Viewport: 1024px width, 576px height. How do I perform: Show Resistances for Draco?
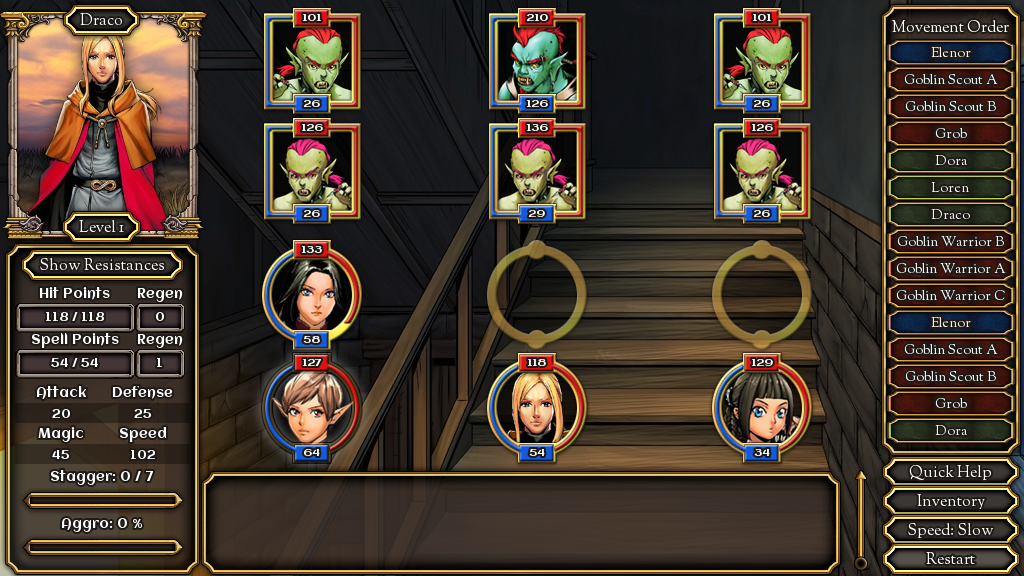(101, 265)
